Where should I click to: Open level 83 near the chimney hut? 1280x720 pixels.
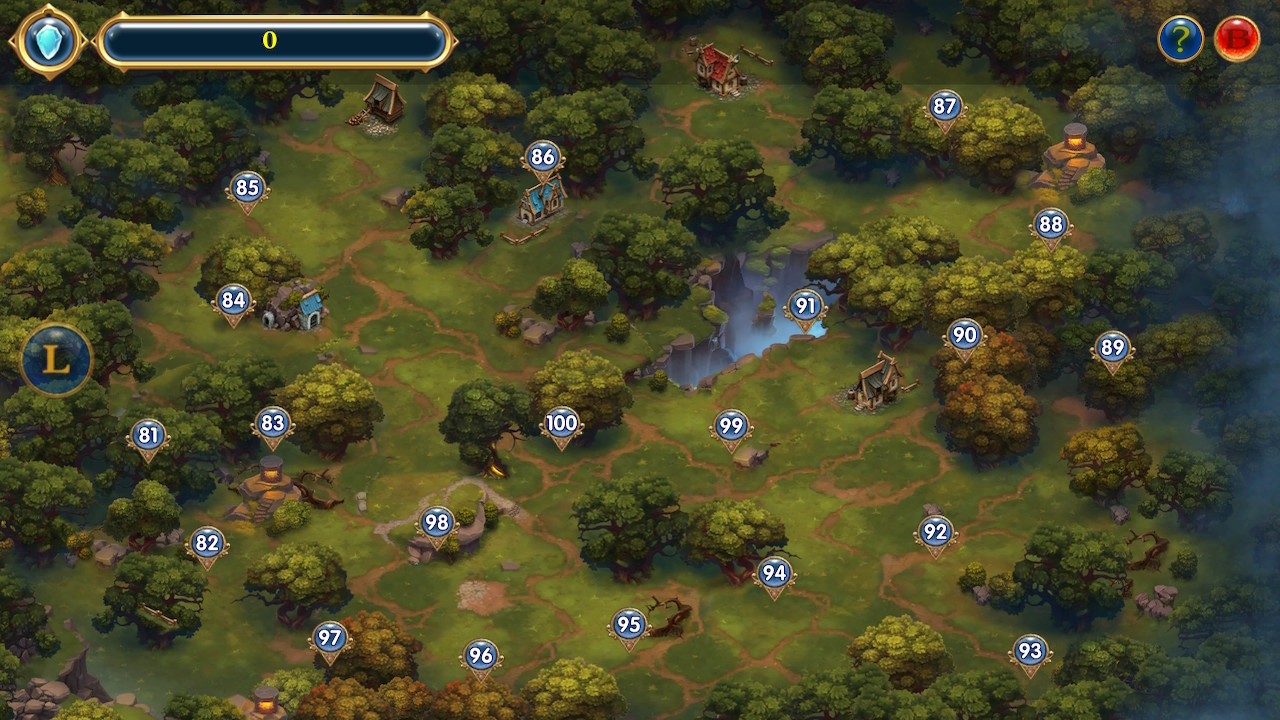point(270,423)
